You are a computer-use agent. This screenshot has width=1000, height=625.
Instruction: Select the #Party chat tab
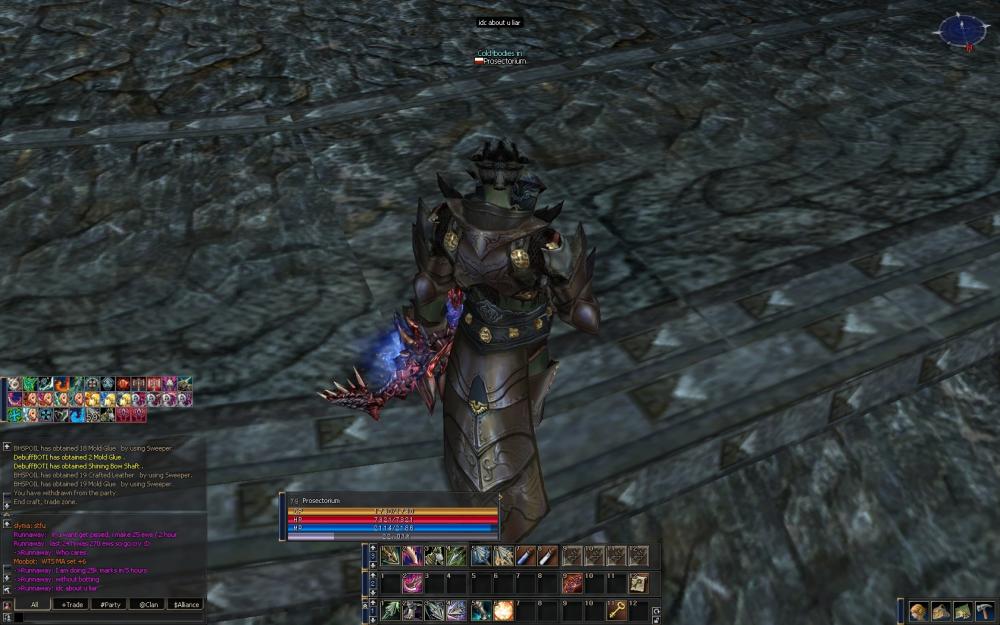pyautogui.click(x=110, y=604)
